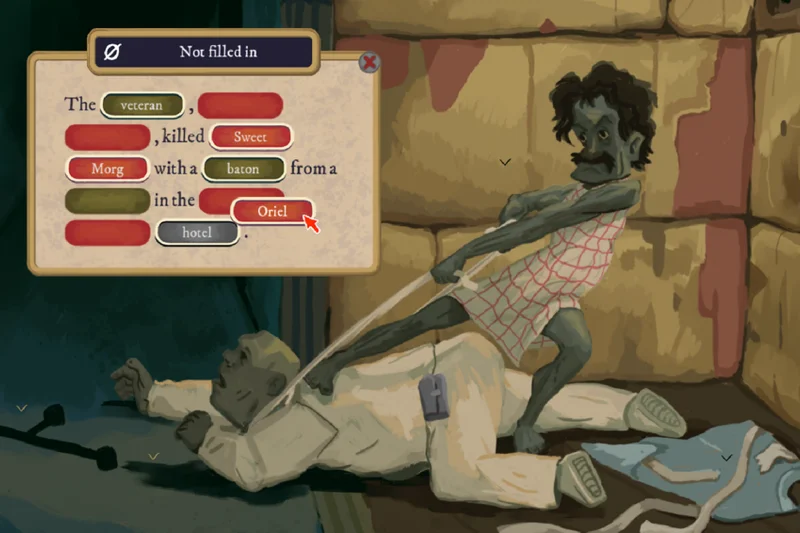Pick the "Sweet" name slot
This screenshot has height=533, width=800.
(250, 136)
